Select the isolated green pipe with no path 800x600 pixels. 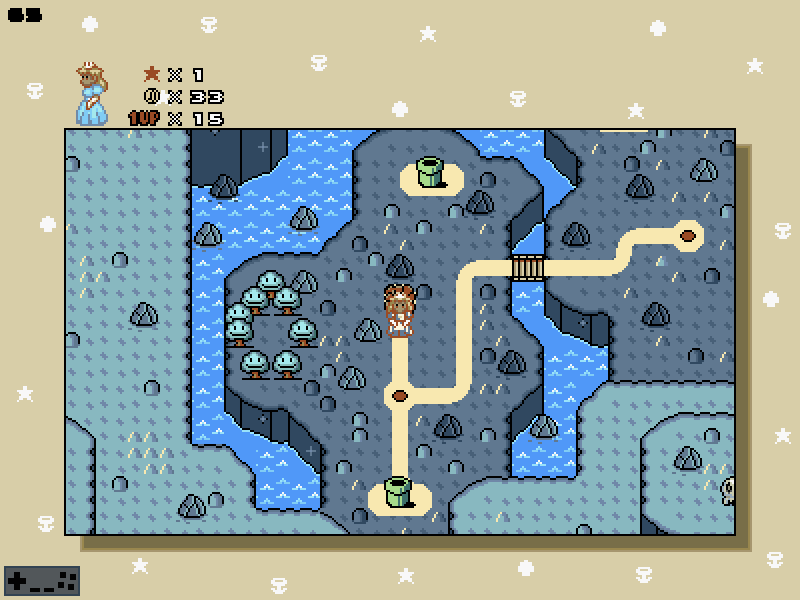pos(430,172)
